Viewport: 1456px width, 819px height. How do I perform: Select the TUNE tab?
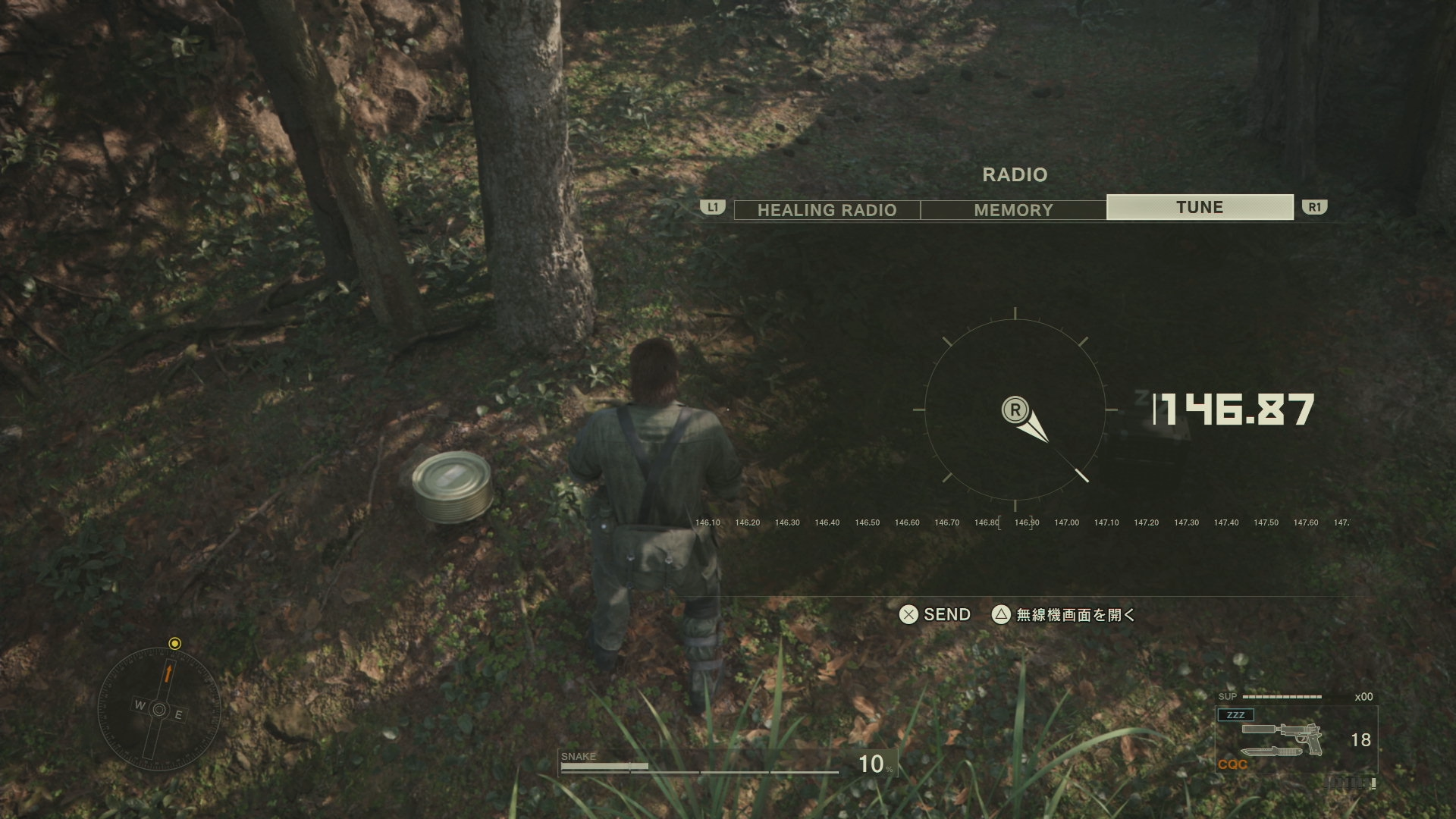click(x=1200, y=207)
